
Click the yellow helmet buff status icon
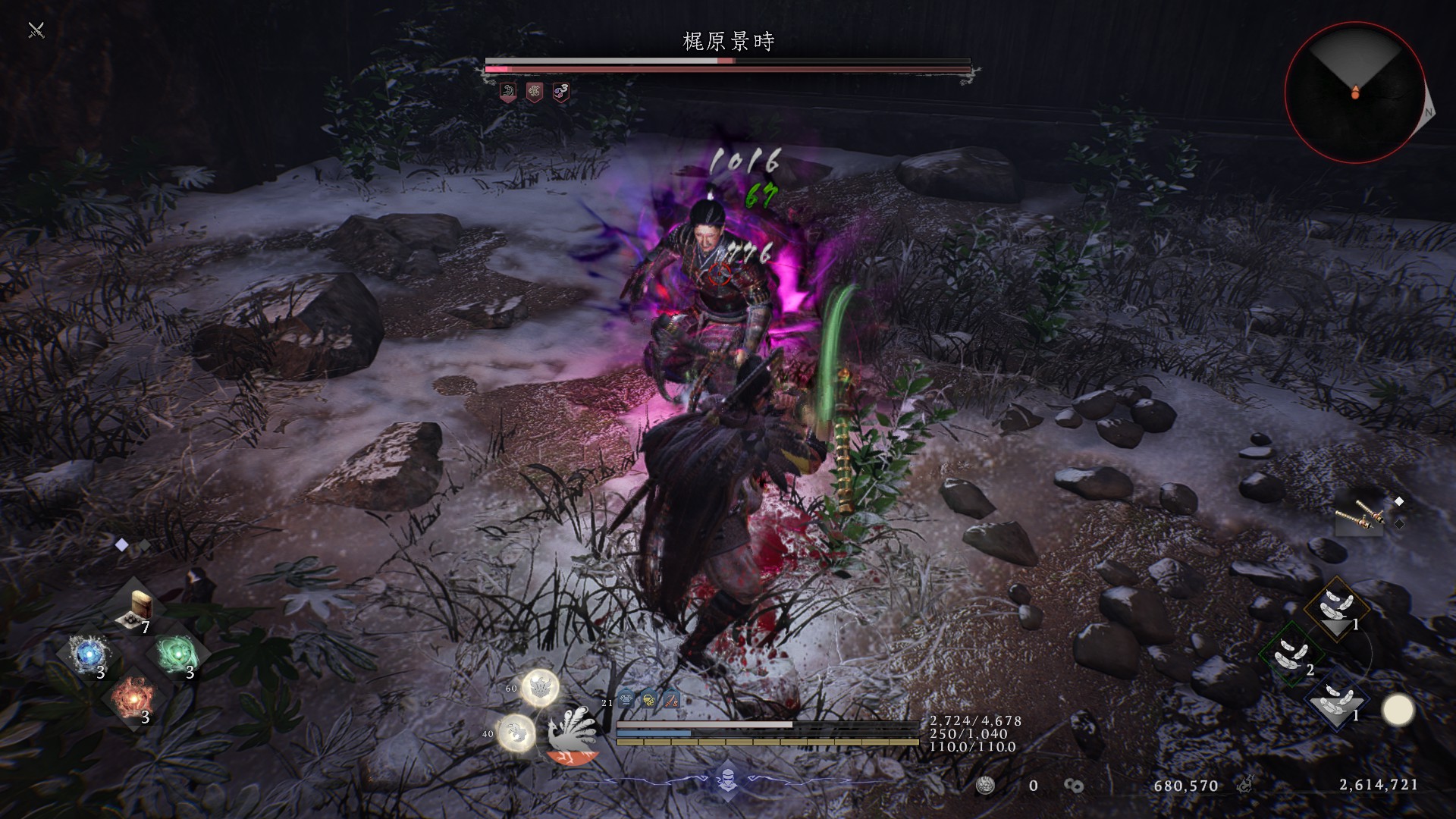648,701
